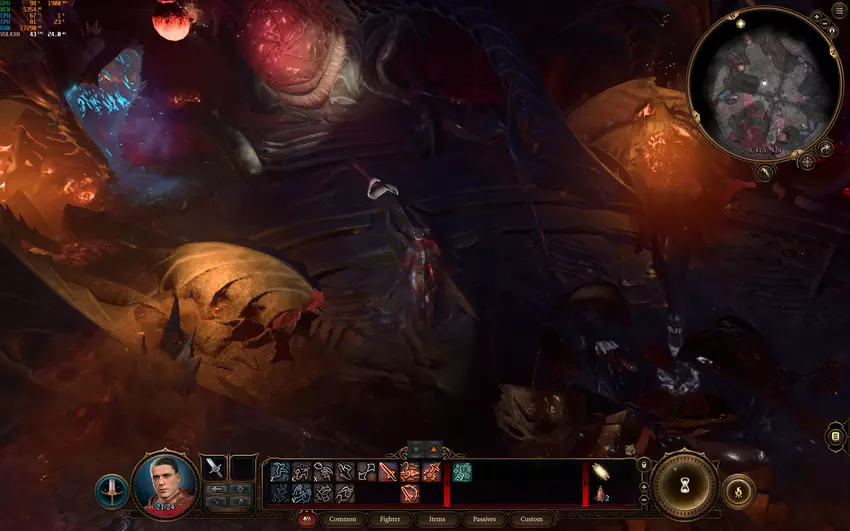
Task: Activate the green Second Wind ability
Action: (x=461, y=470)
